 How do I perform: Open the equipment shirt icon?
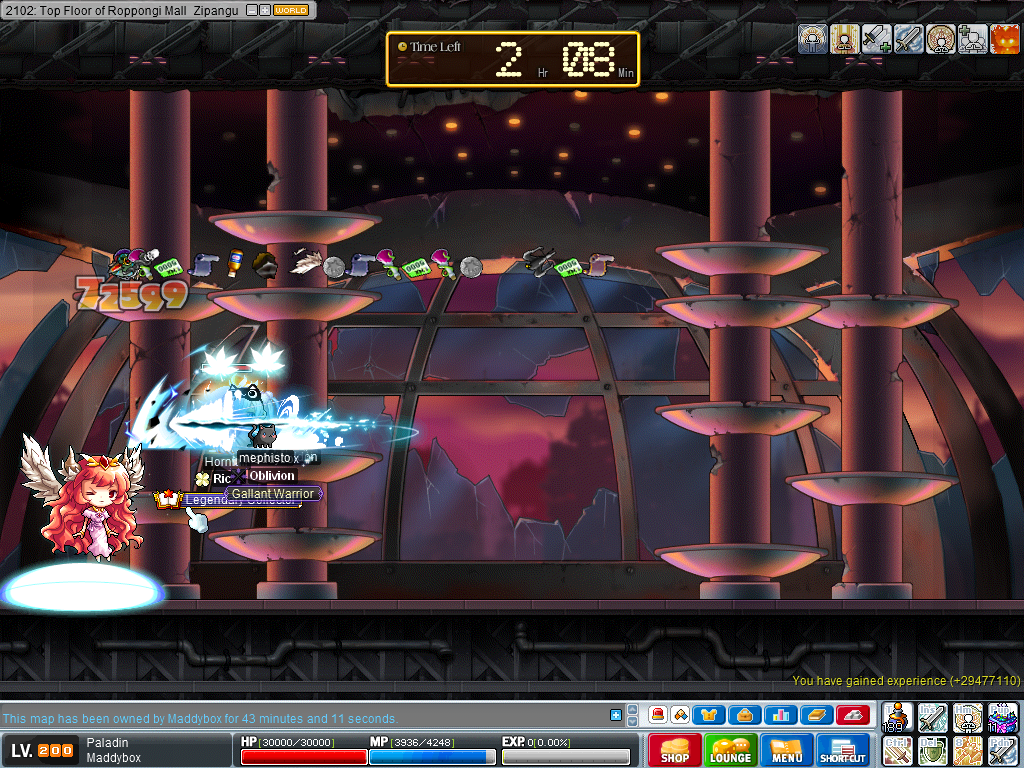(709, 715)
